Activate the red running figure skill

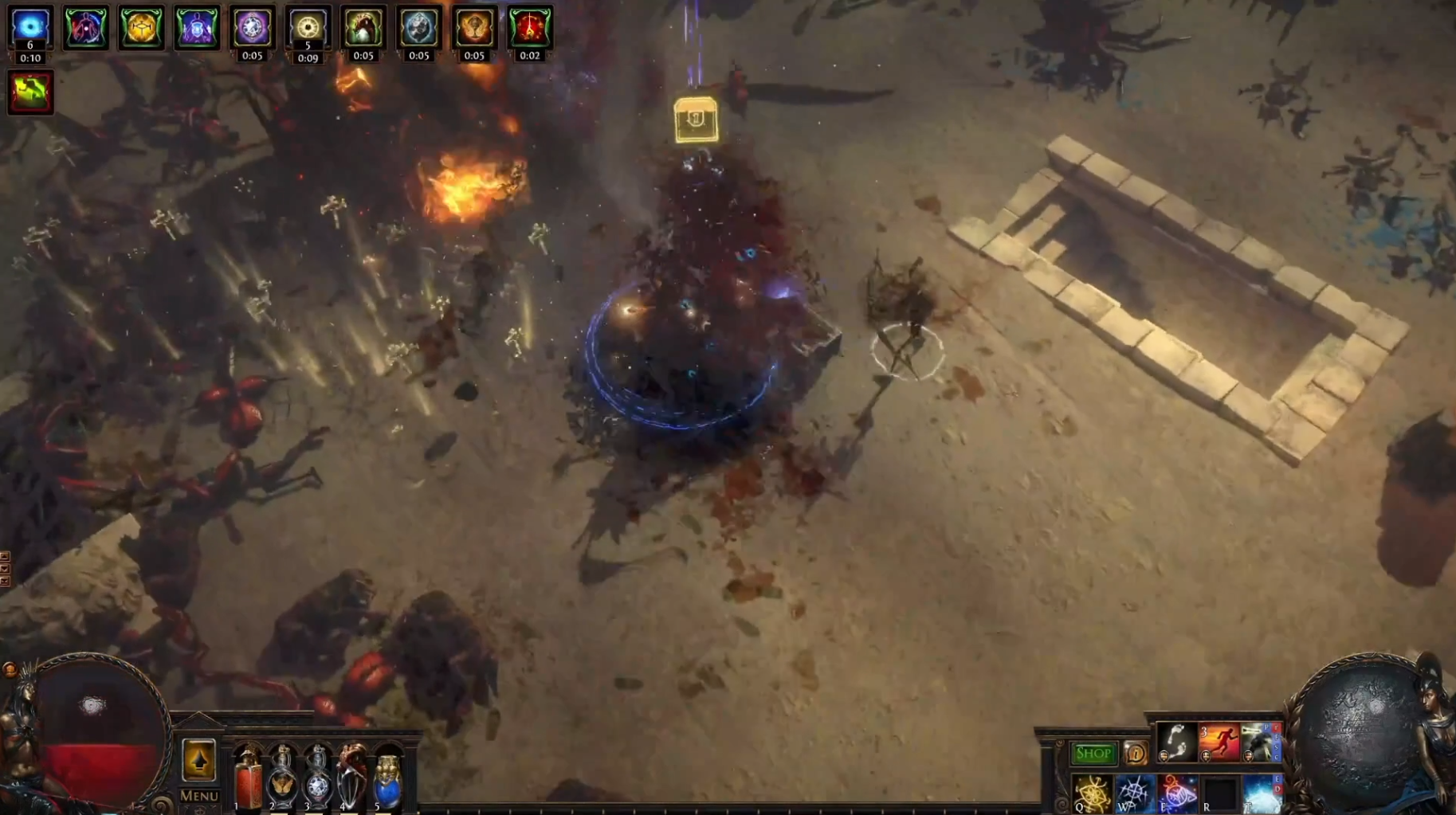coord(1219,742)
